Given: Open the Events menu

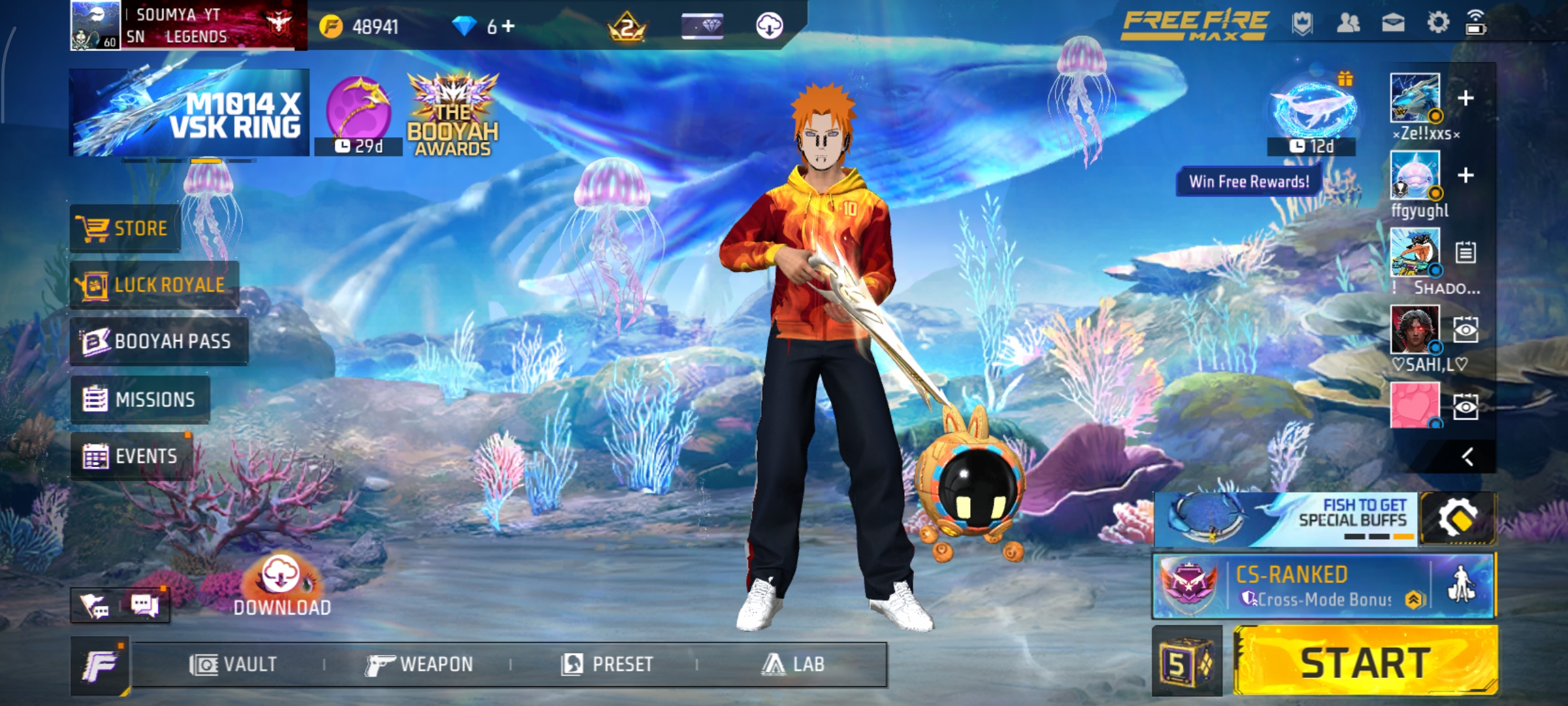Looking at the screenshot, I should coord(131,456).
